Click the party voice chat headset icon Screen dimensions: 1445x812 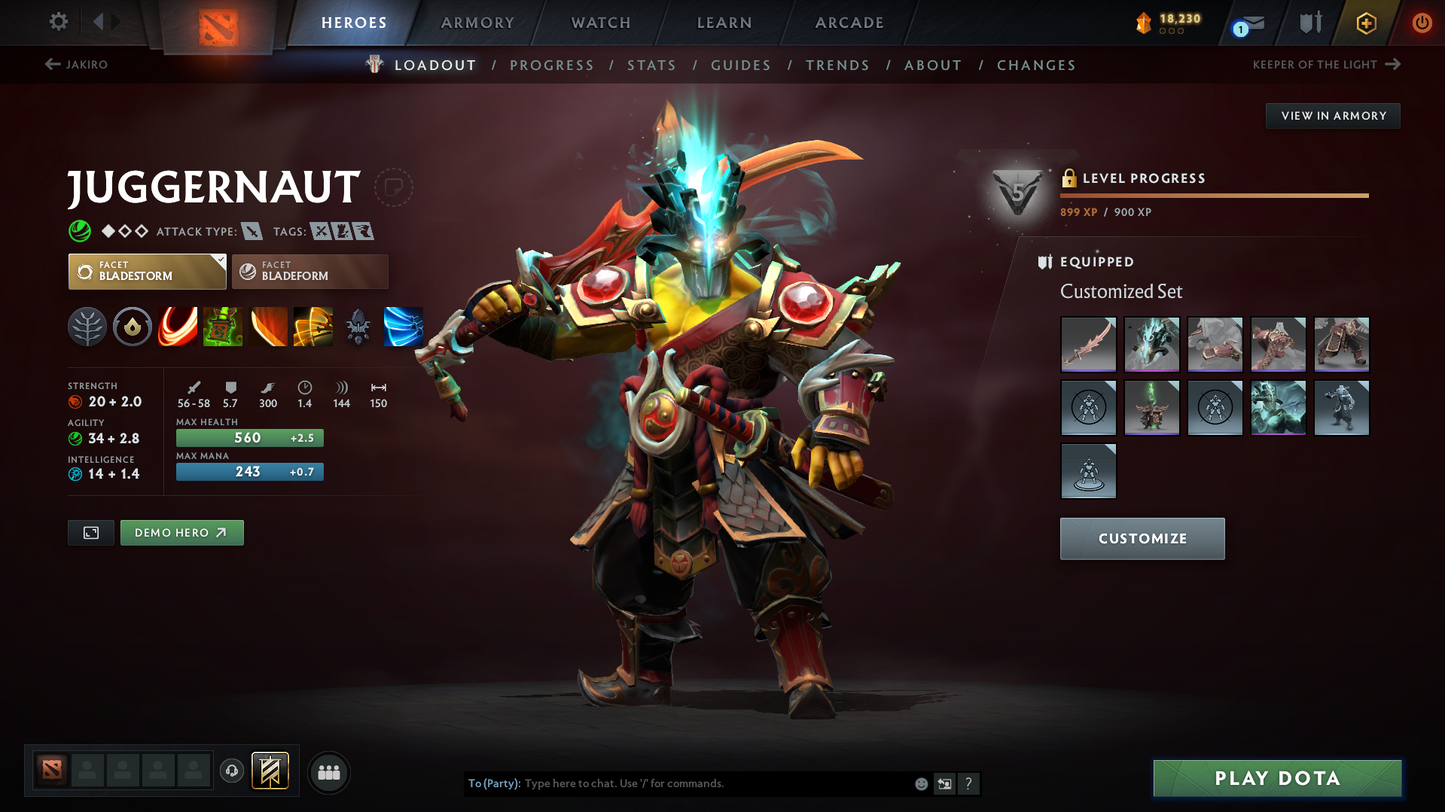pyautogui.click(x=230, y=770)
